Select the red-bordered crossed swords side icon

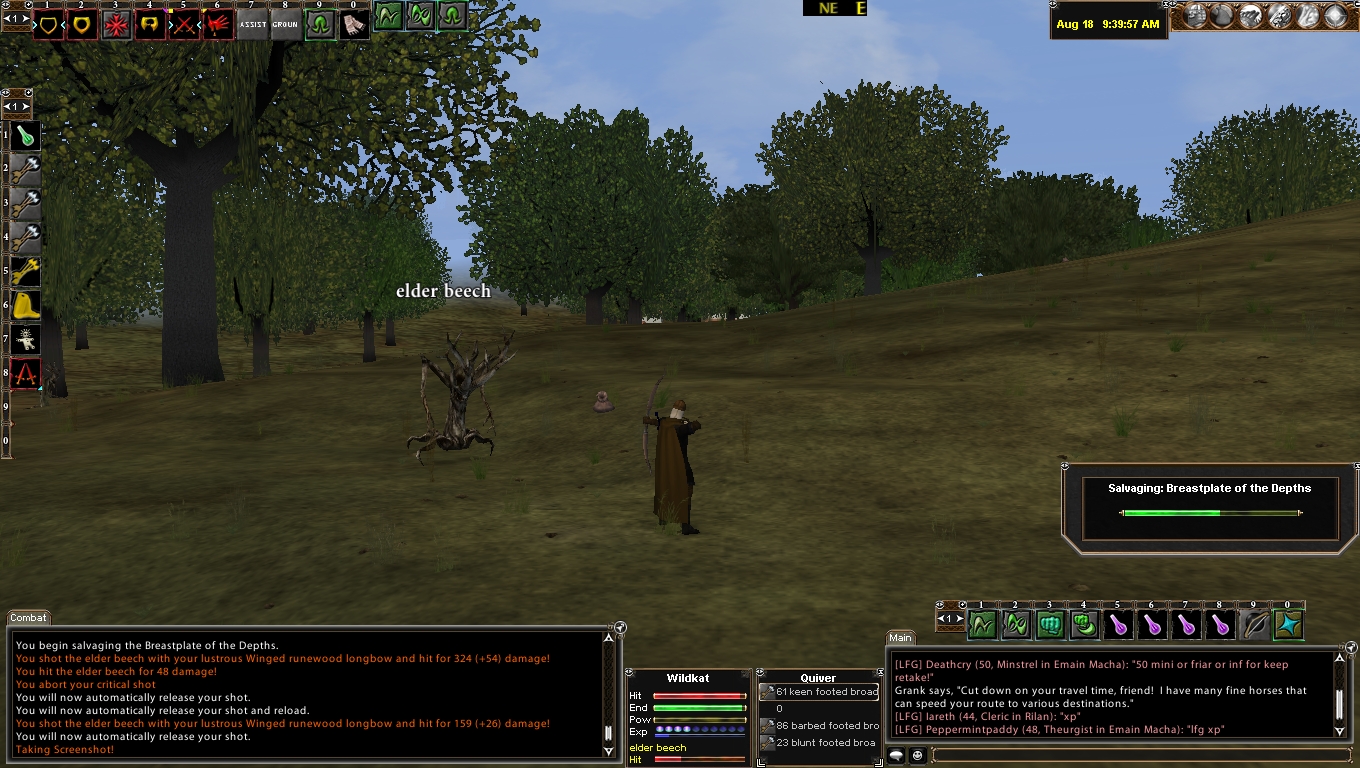pos(26,373)
